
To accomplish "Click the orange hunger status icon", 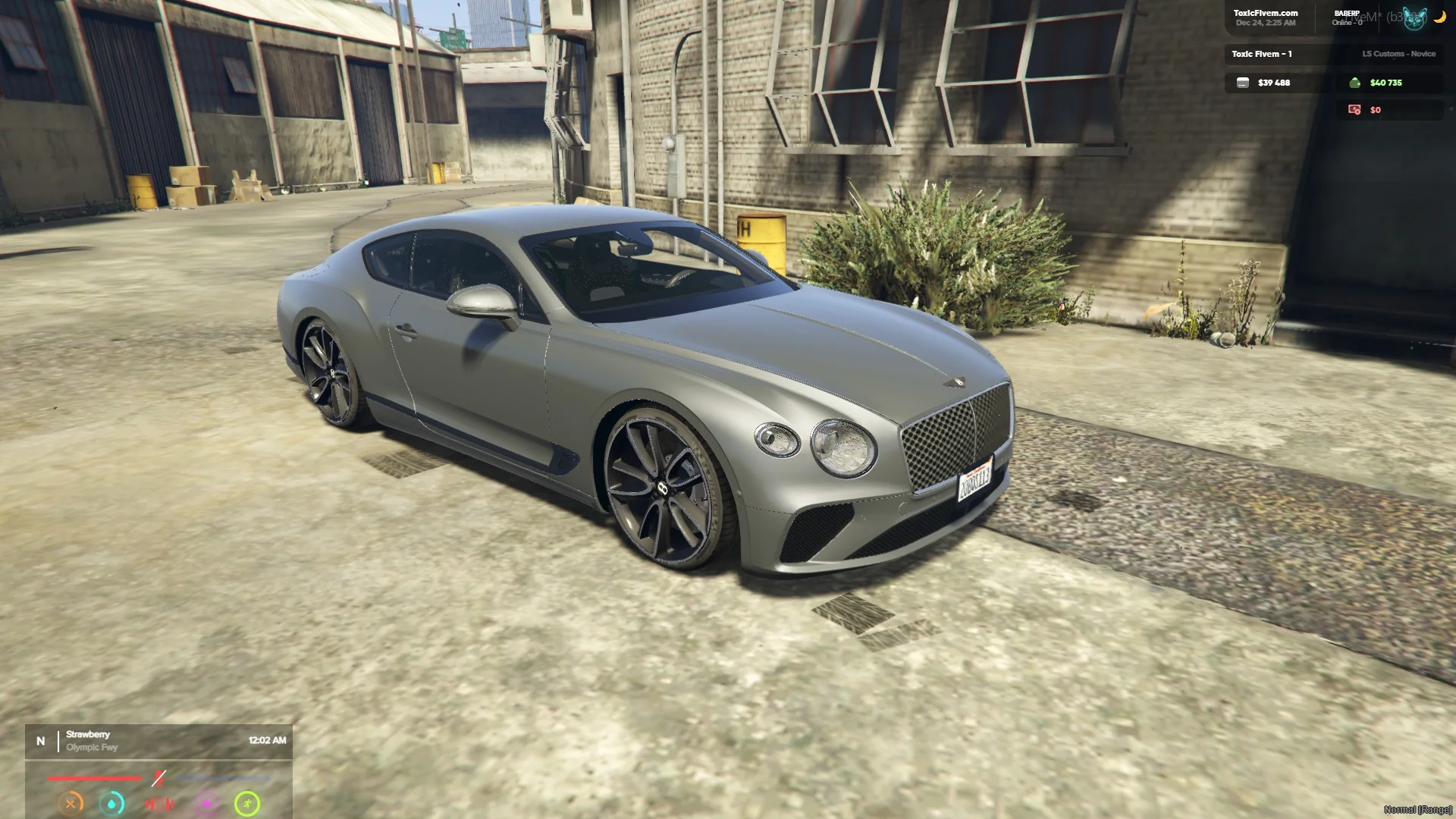I will click(x=71, y=803).
